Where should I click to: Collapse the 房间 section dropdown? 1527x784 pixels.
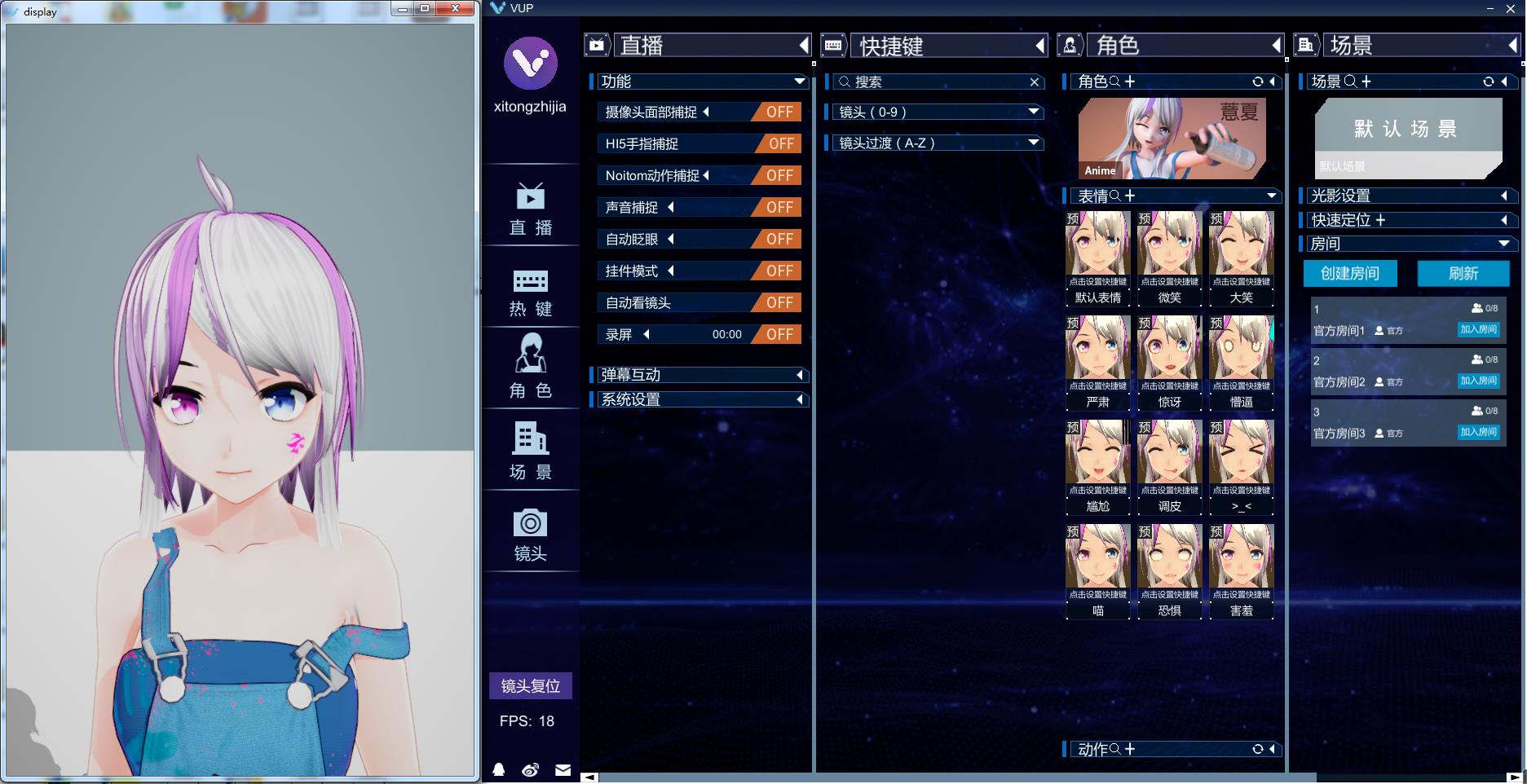(1503, 243)
